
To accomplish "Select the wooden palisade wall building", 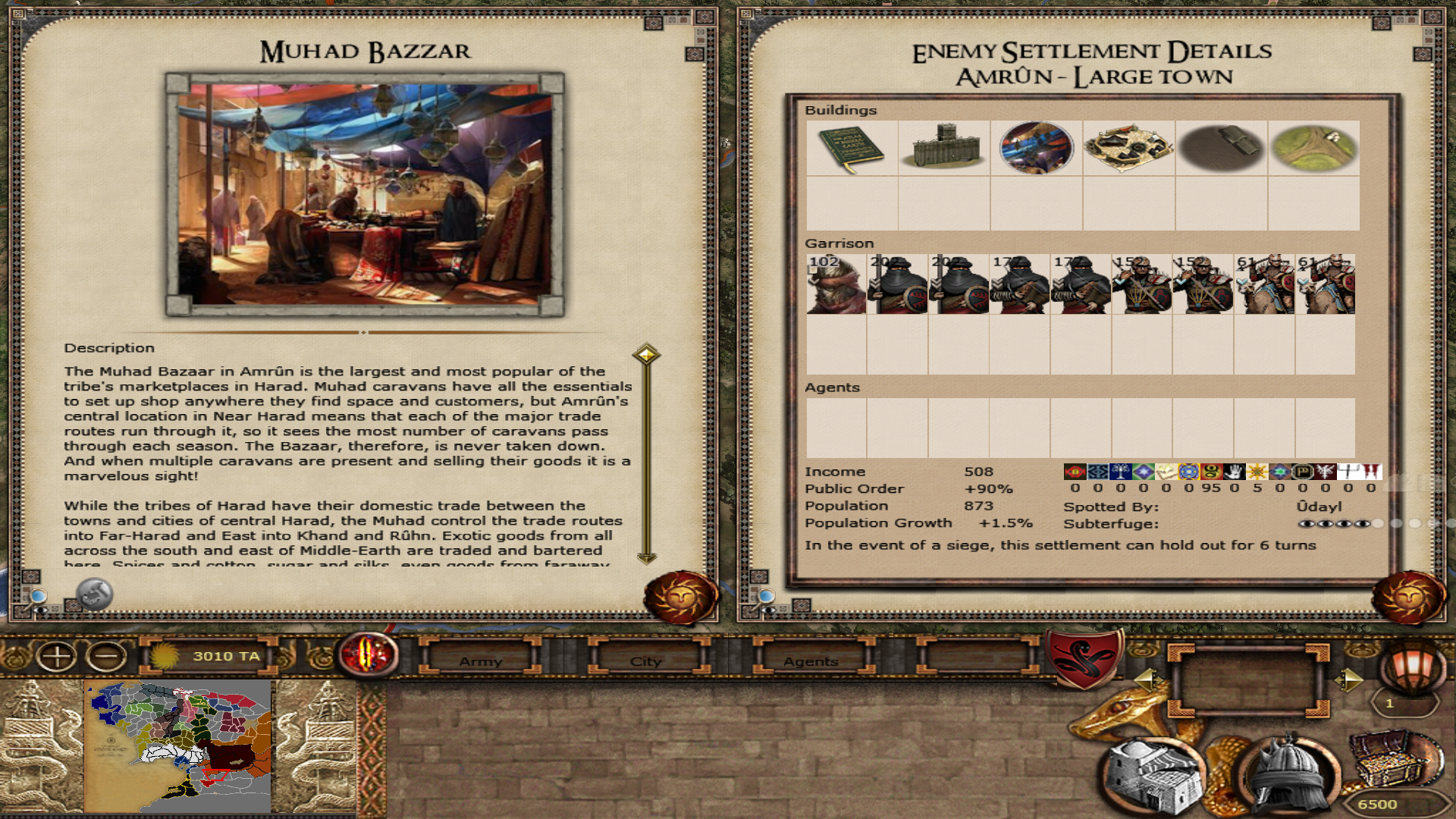I will (944, 148).
